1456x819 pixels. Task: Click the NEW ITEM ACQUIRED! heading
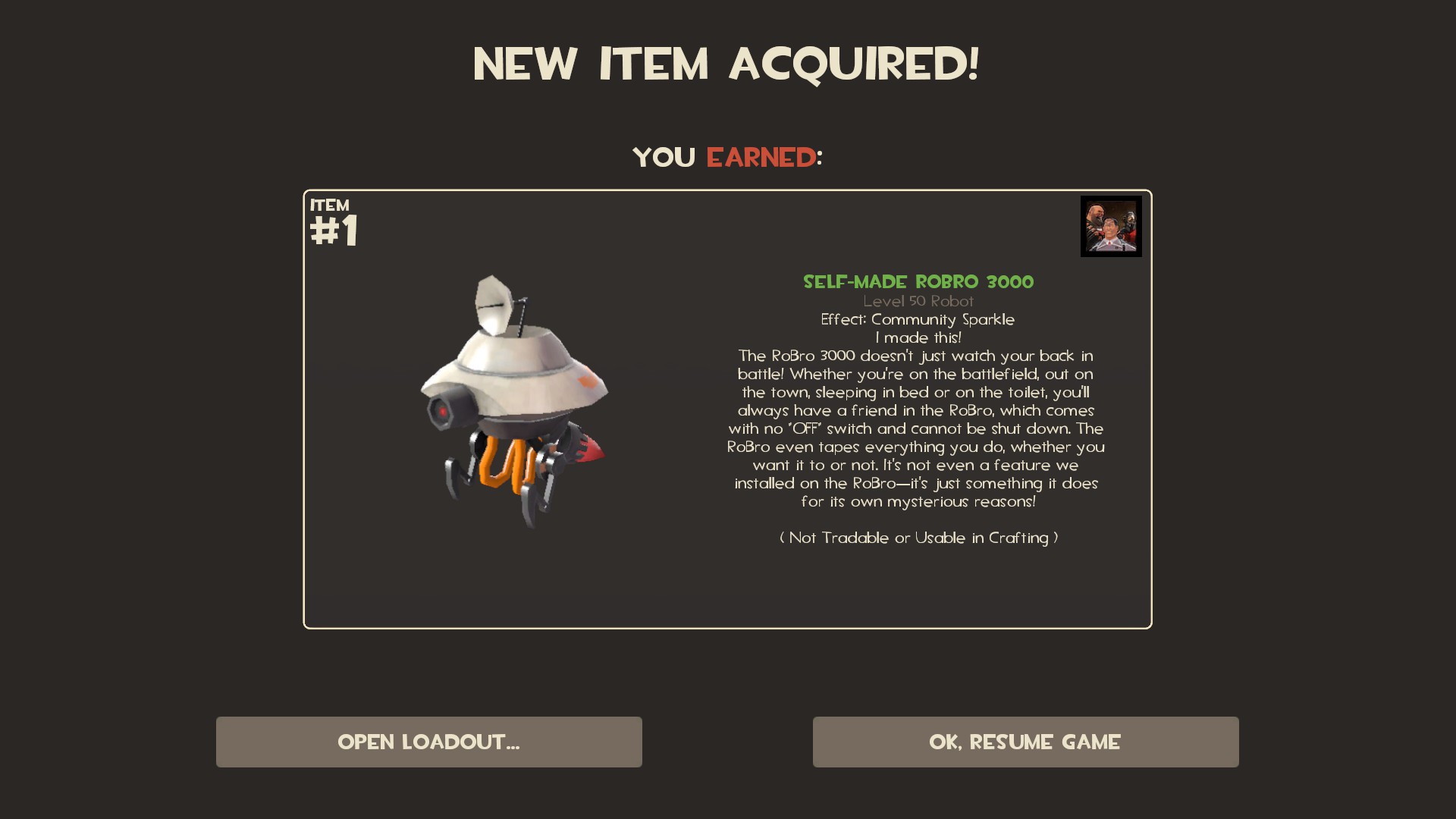[x=726, y=64]
